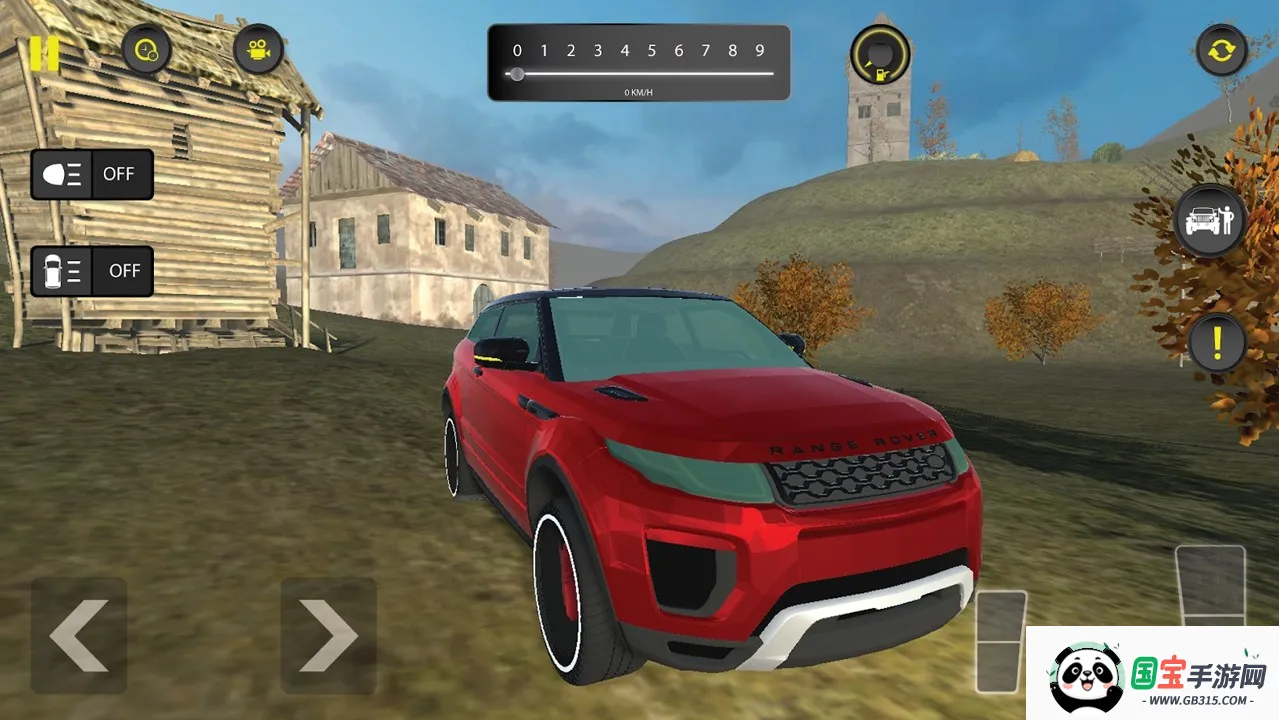This screenshot has width=1279, height=720.
Task: Click the gear speed slider handle
Action: click(517, 74)
